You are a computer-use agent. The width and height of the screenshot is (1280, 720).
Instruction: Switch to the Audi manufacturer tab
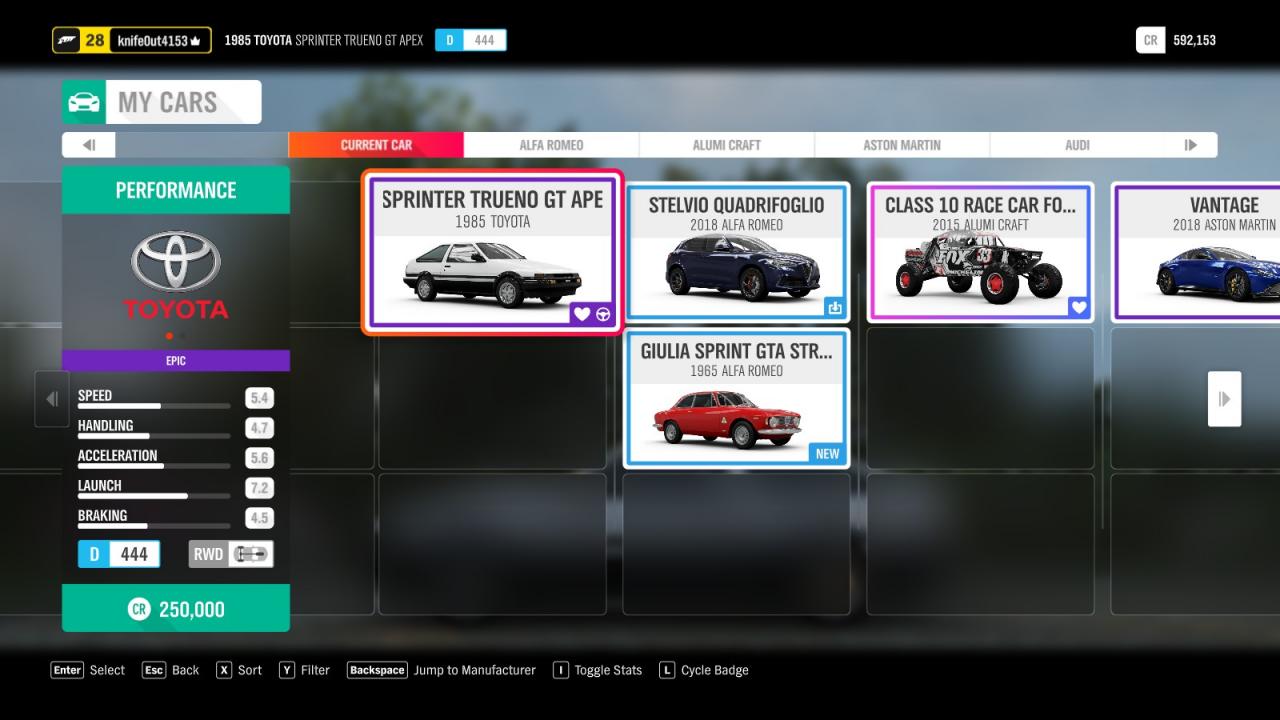1077,145
